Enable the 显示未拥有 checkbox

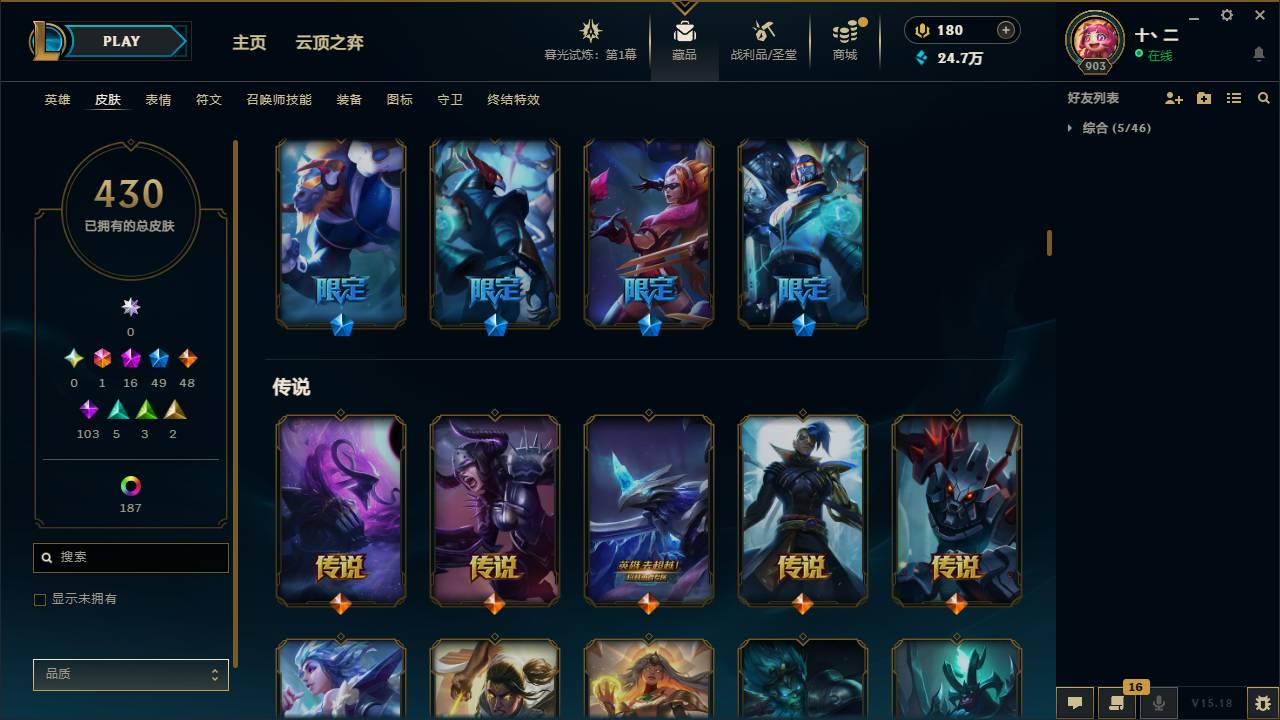(x=40, y=599)
